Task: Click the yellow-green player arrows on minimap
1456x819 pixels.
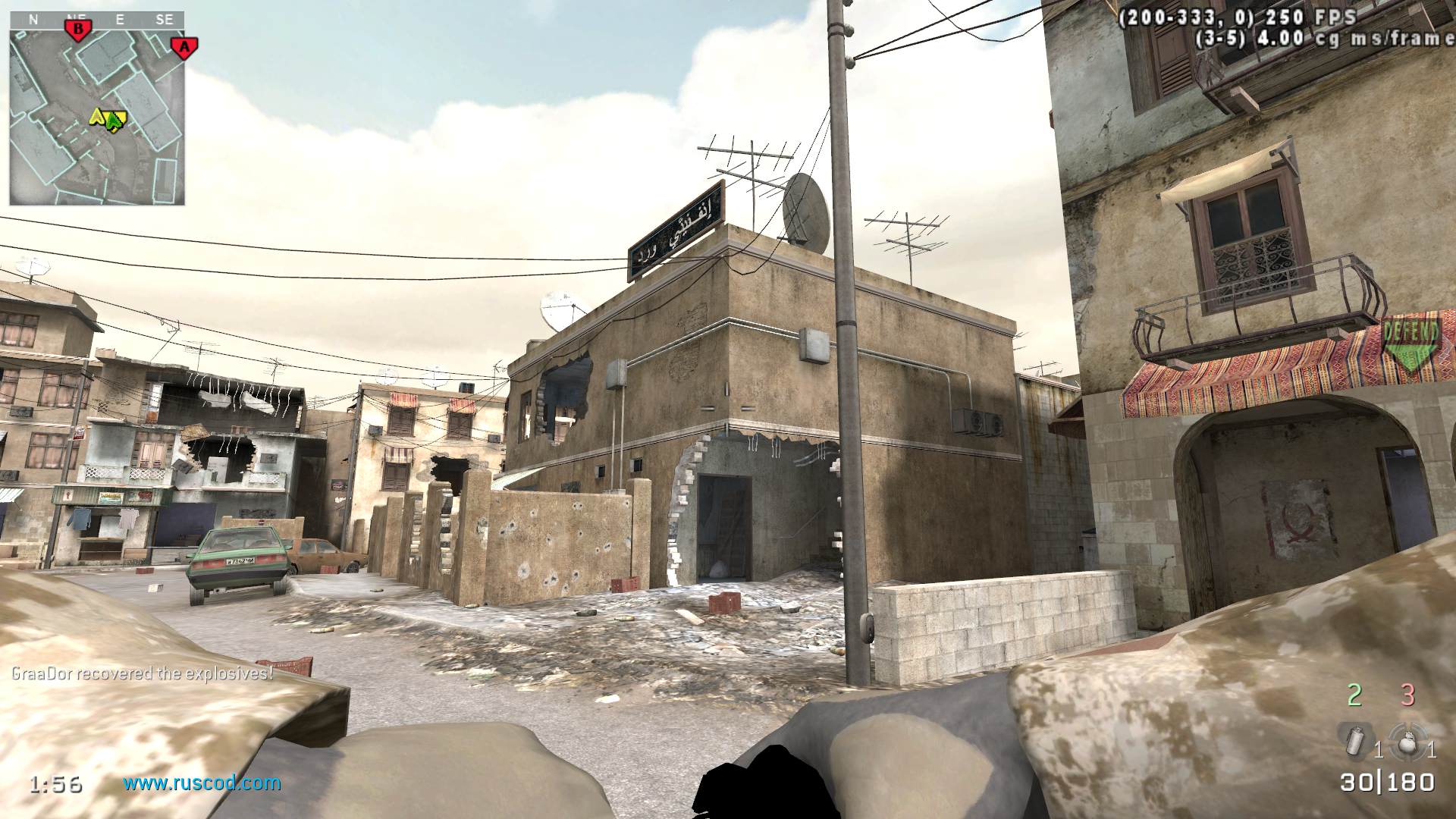Action: (x=108, y=118)
